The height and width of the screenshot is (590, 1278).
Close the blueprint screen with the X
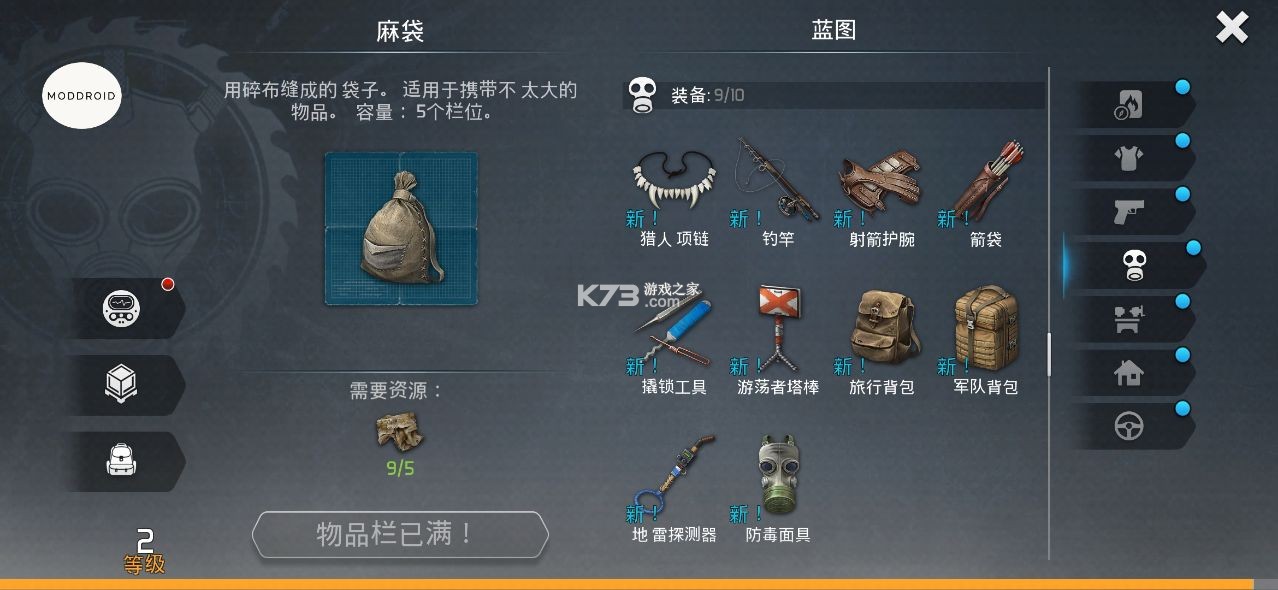point(1231,28)
